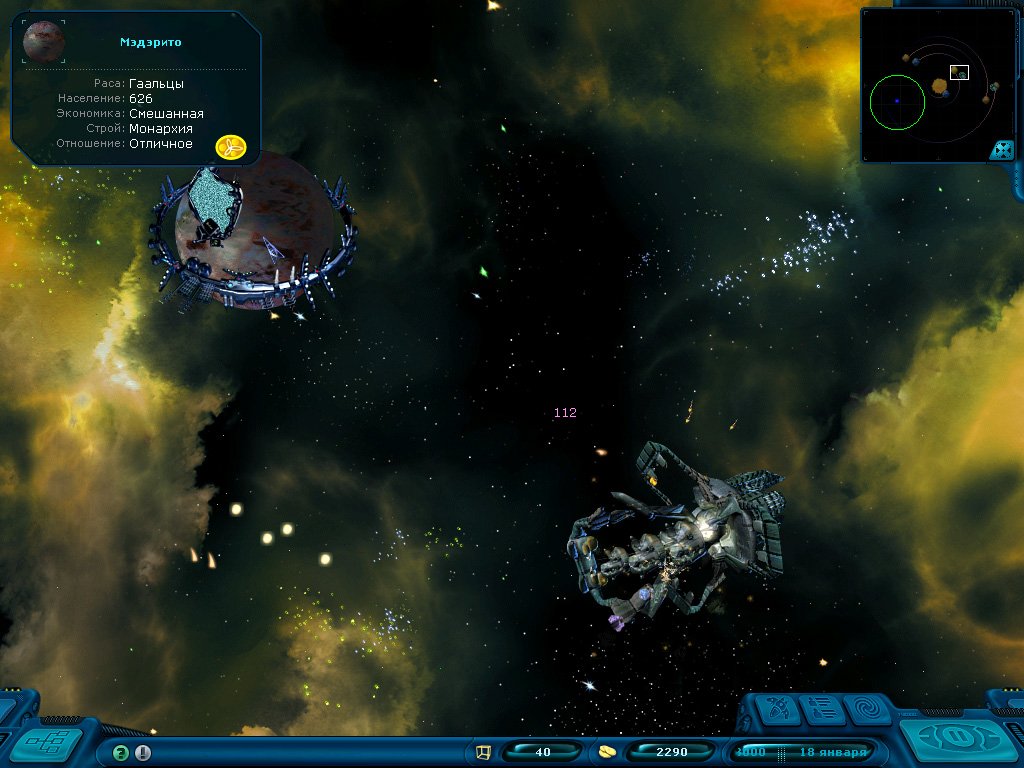Click the cargo hold cube icon
The image size is (1024, 768).
pos(484,752)
